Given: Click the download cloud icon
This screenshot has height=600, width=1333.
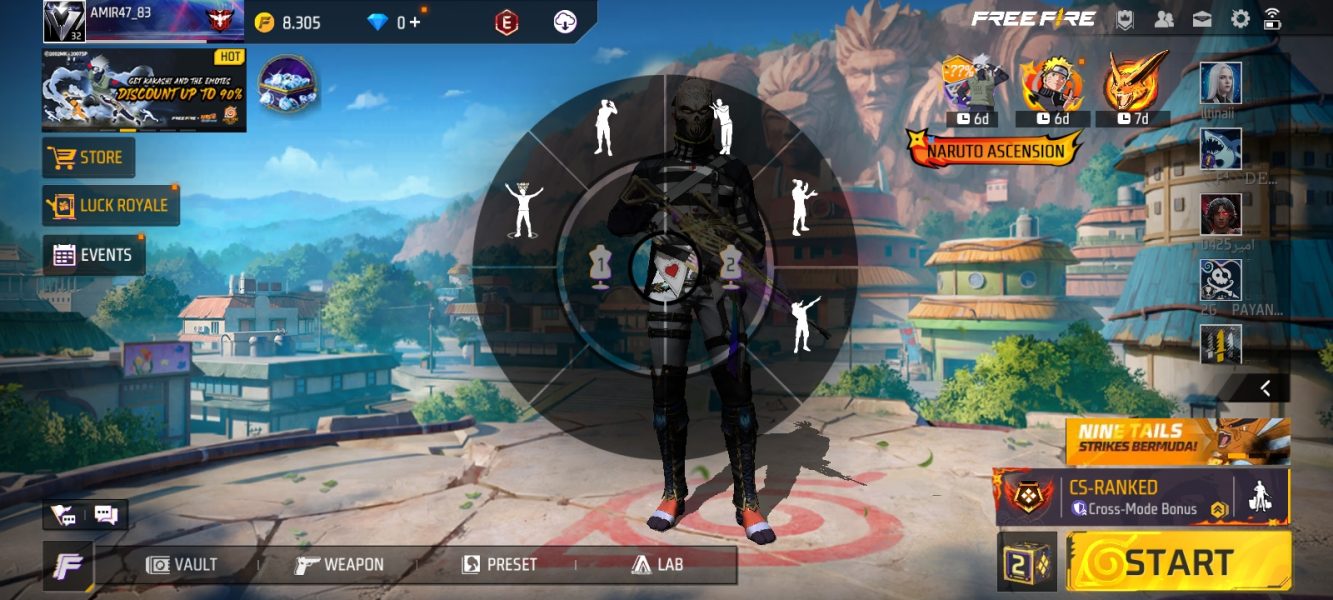Looking at the screenshot, I should pyautogui.click(x=565, y=22).
